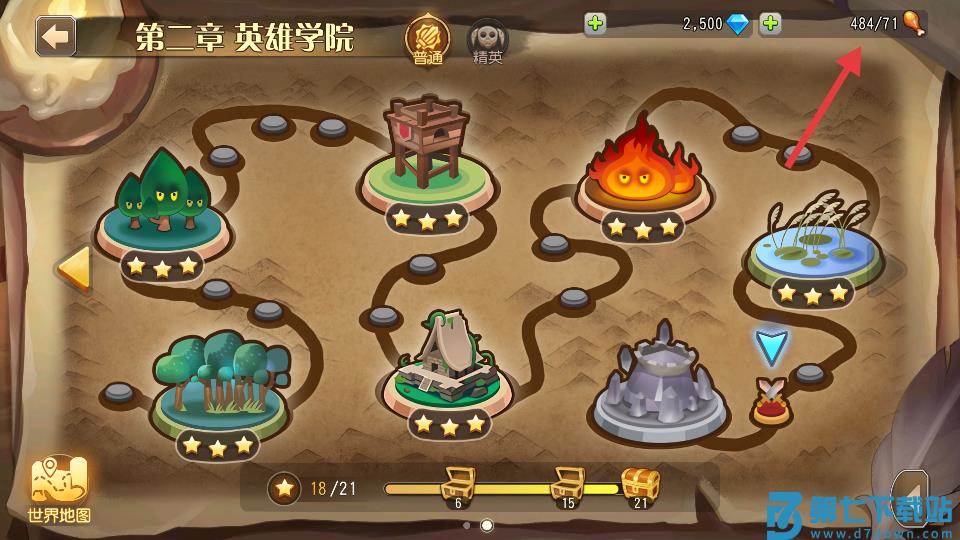Select the vine-covered ruined hut stage
This screenshot has width=960, height=540.
tap(448, 362)
